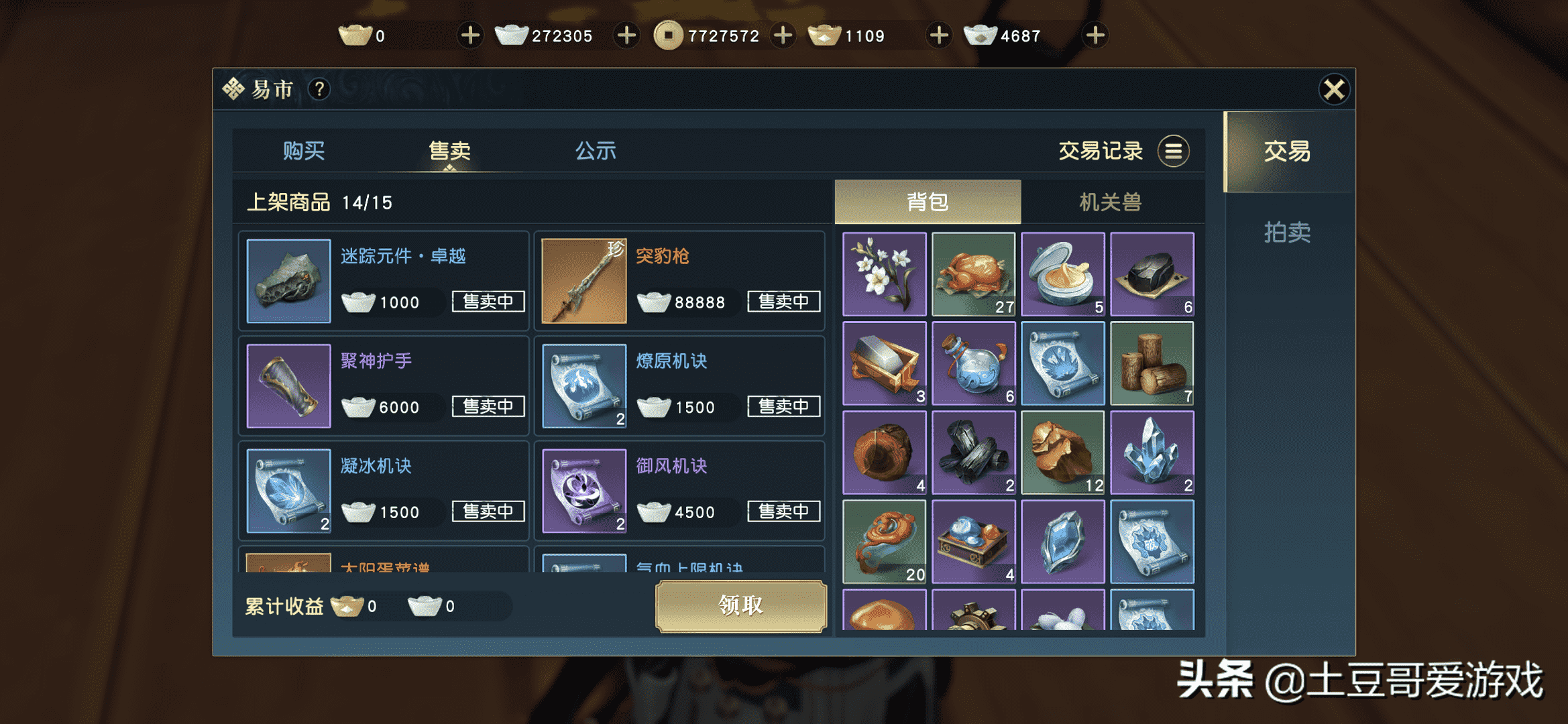This screenshot has width=1568, height=724.
Task: Select the 聚神护手 item thumbnail
Action: click(288, 385)
